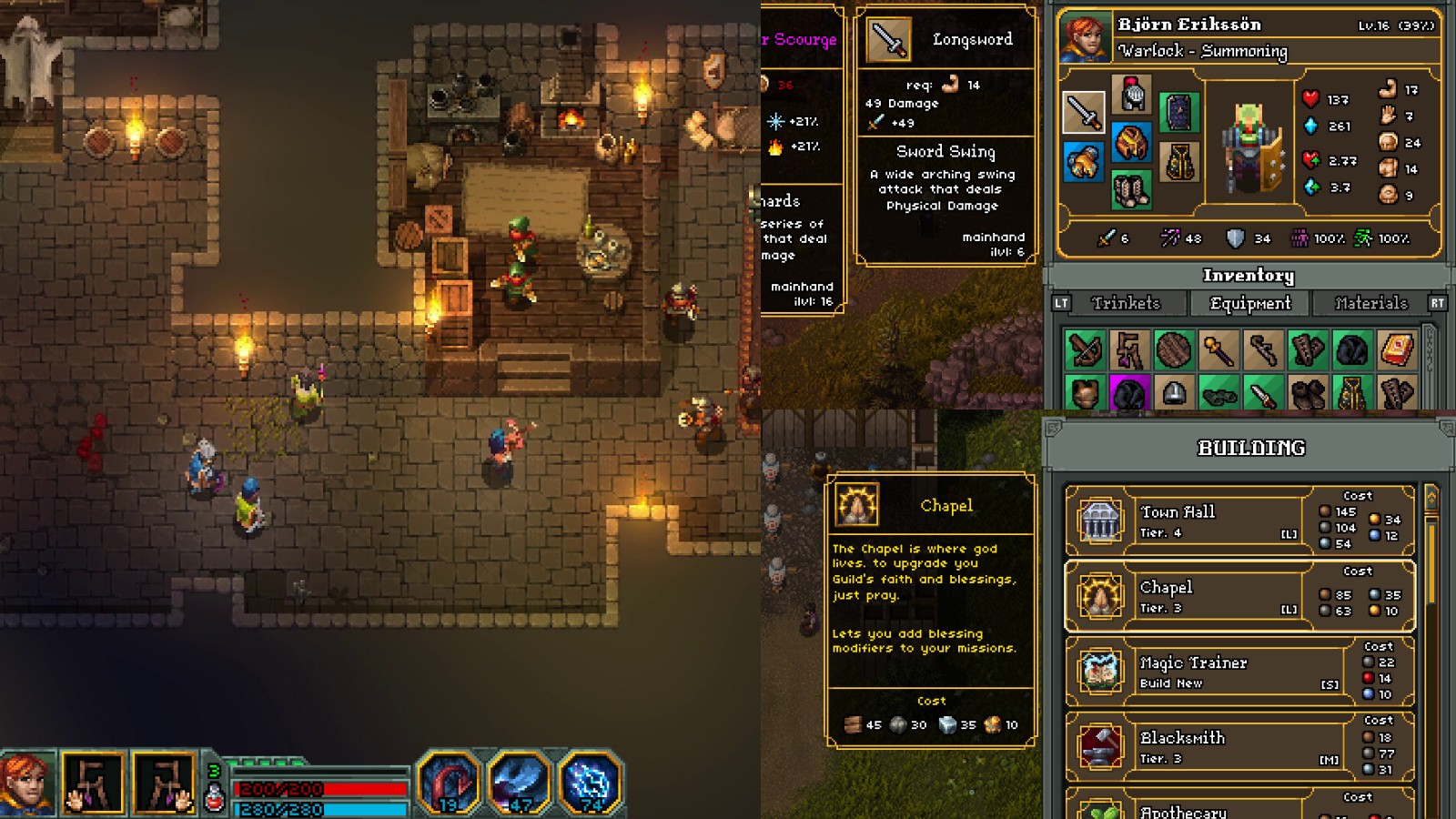Click the boots equipment slot
The width and height of the screenshot is (1456, 819).
1132,189
